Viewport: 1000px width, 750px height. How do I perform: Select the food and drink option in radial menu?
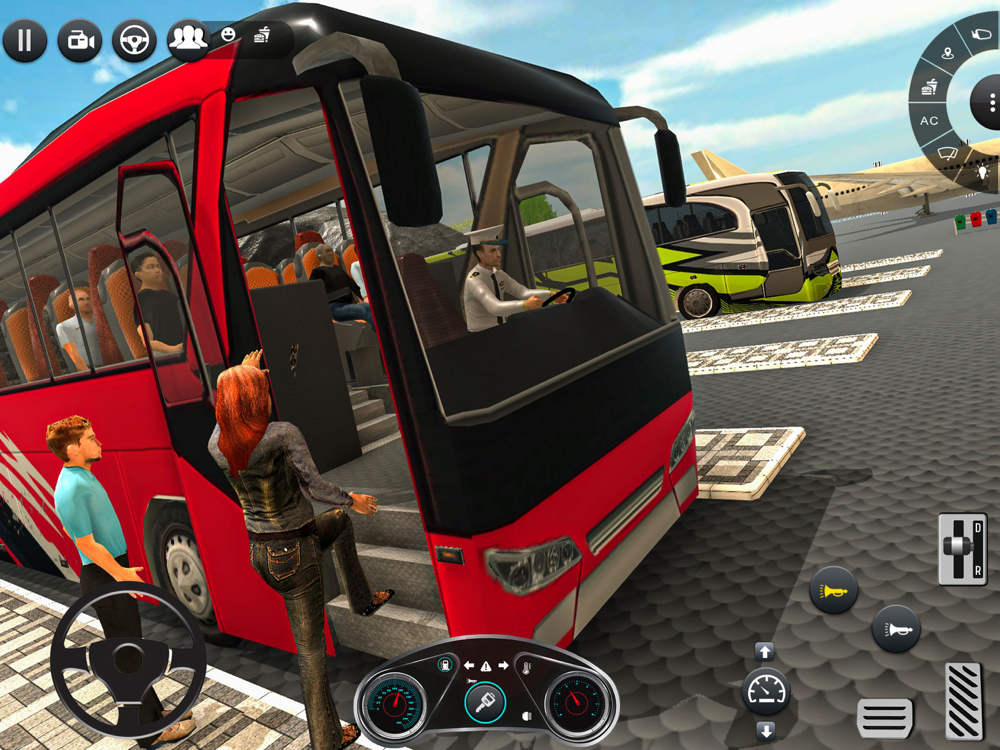[929, 86]
